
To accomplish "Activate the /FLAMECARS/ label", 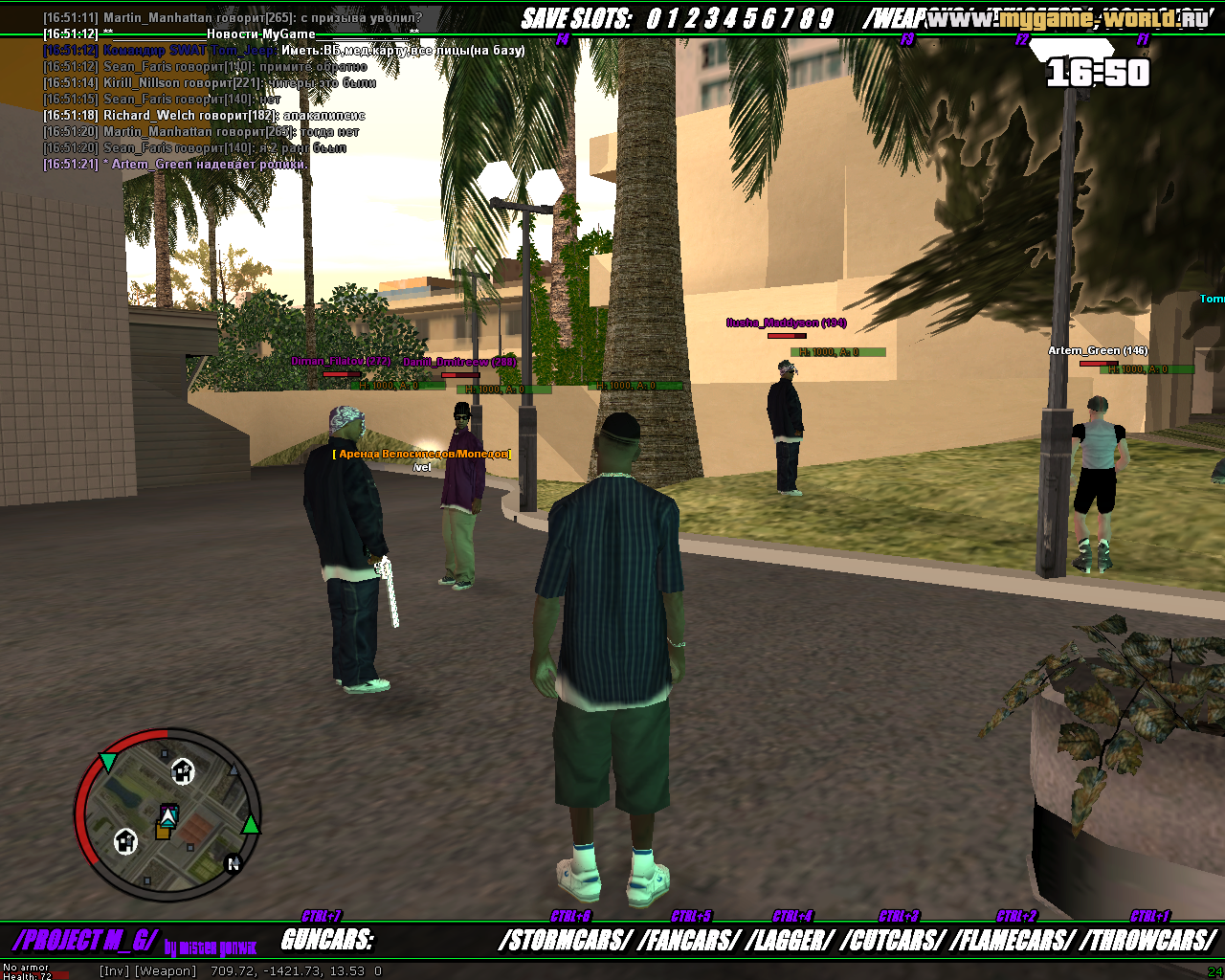I will click(1013, 941).
